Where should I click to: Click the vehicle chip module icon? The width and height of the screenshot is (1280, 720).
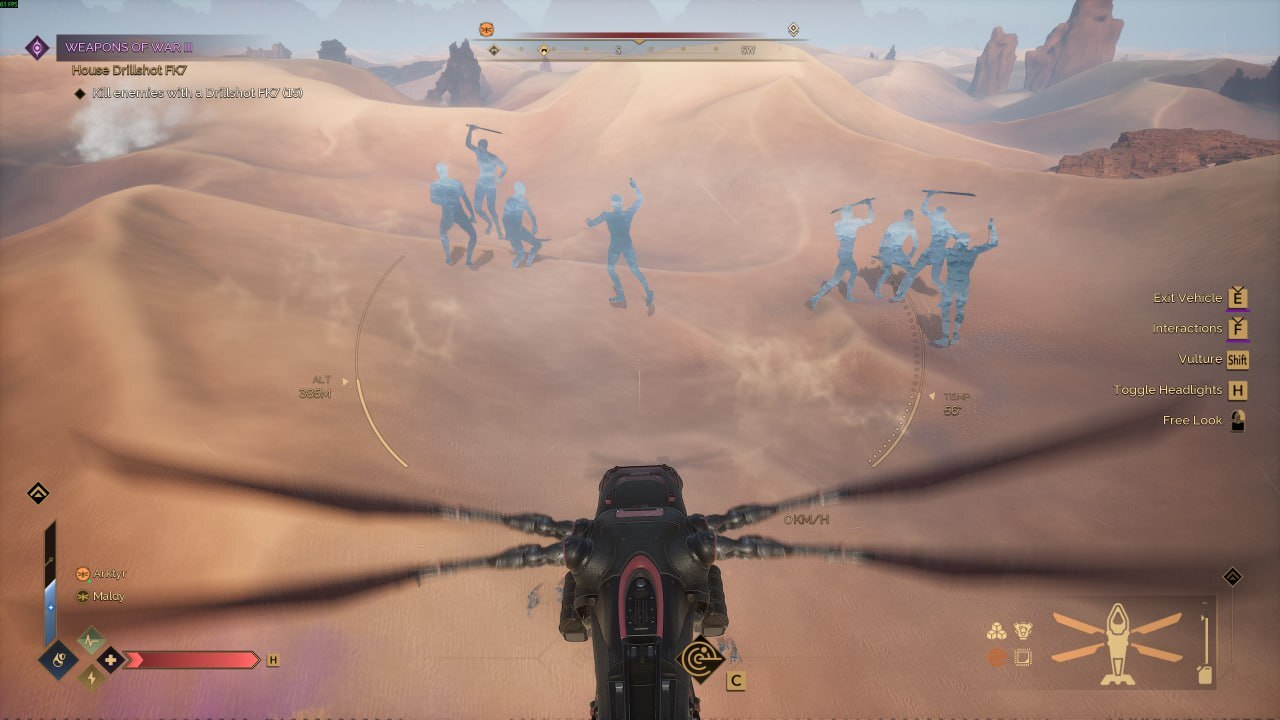pyautogui.click(x=1022, y=657)
